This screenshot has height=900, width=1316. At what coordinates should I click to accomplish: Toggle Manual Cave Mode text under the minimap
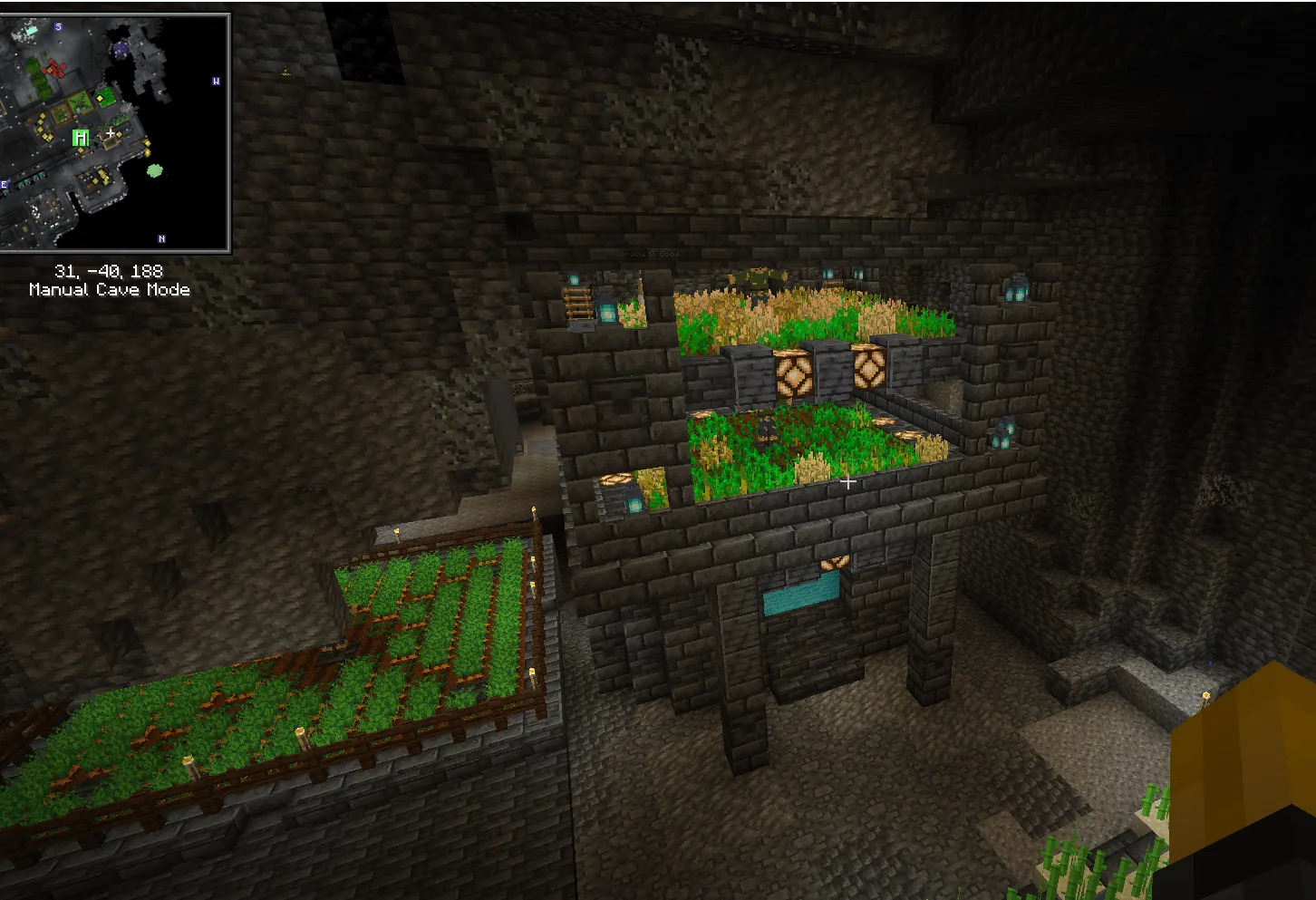[109, 290]
